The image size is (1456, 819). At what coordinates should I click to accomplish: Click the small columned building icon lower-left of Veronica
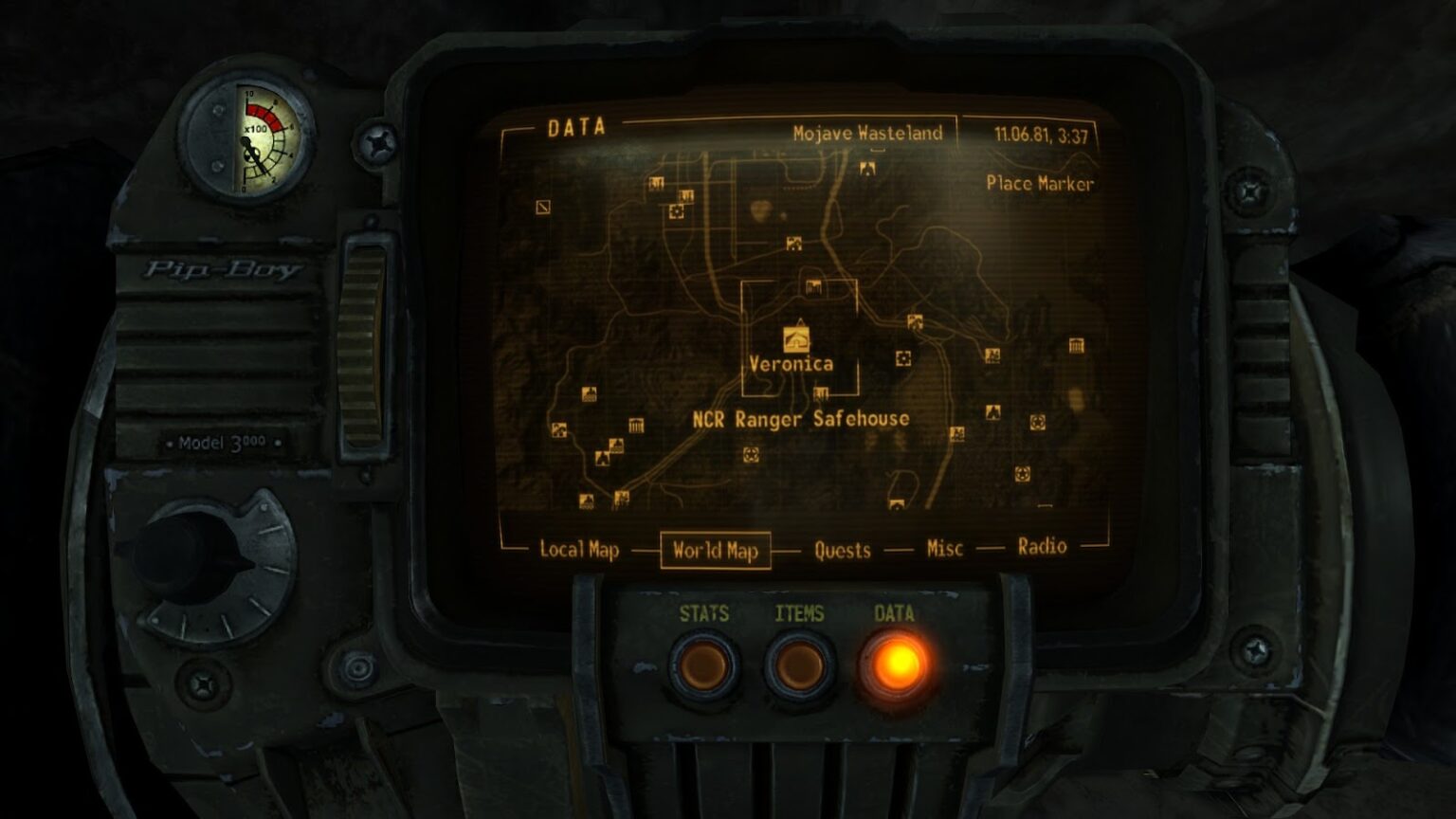636,426
